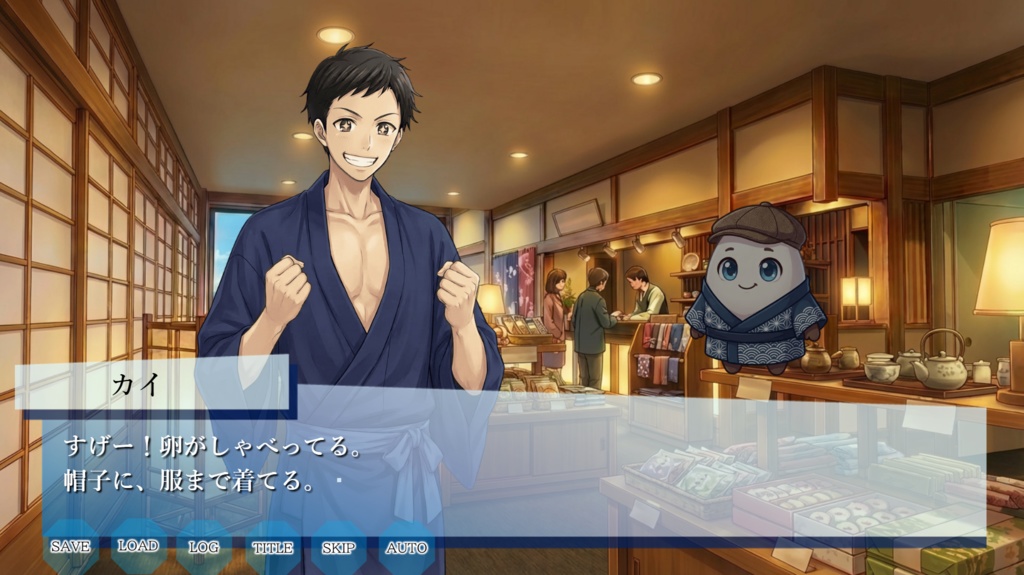Open the LOAD menu

[x=138, y=546]
